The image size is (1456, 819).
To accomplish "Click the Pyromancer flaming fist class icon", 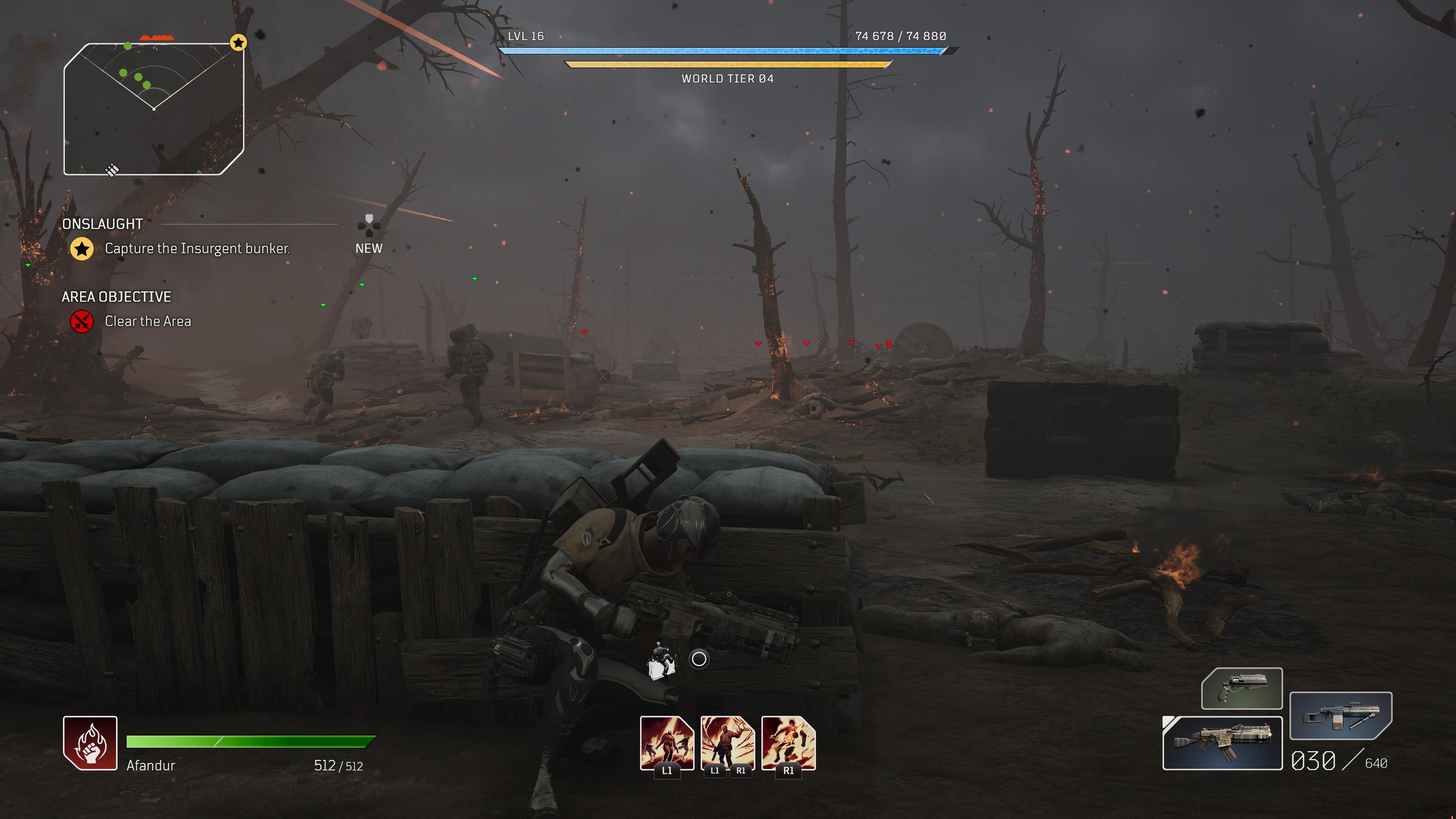I will coord(90,743).
